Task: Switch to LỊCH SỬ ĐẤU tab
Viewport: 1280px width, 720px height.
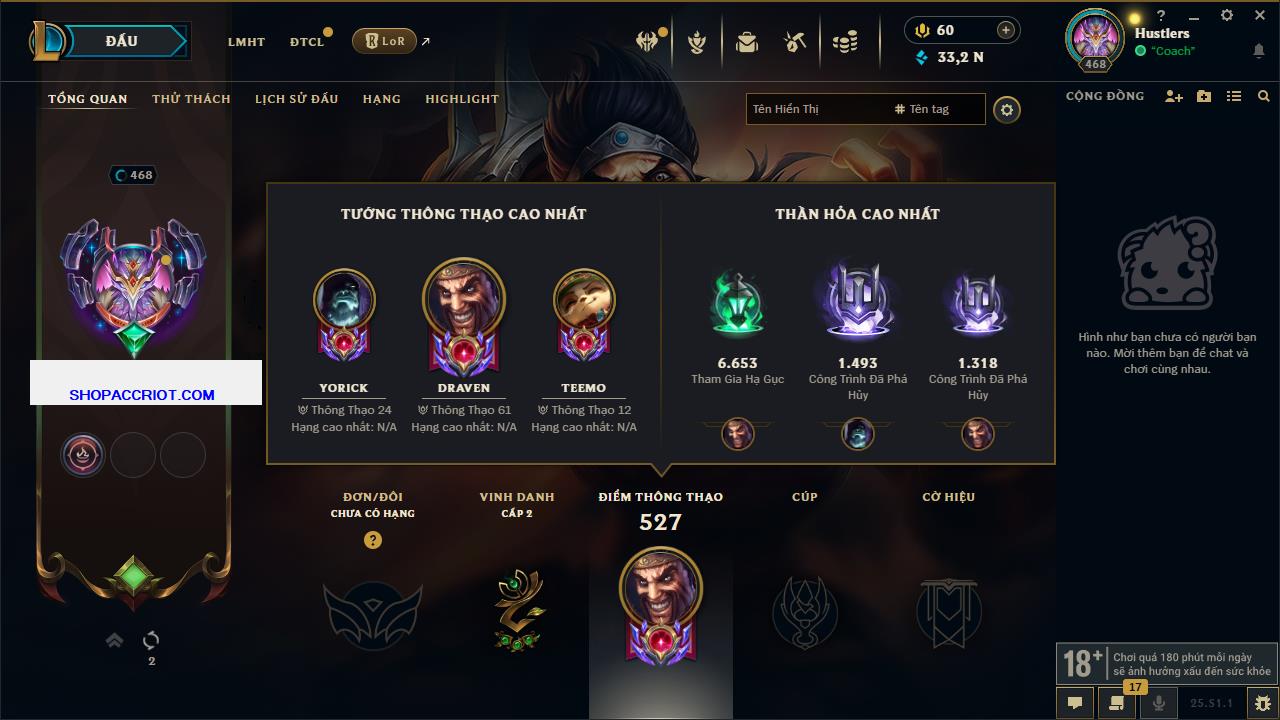Action: tap(296, 99)
